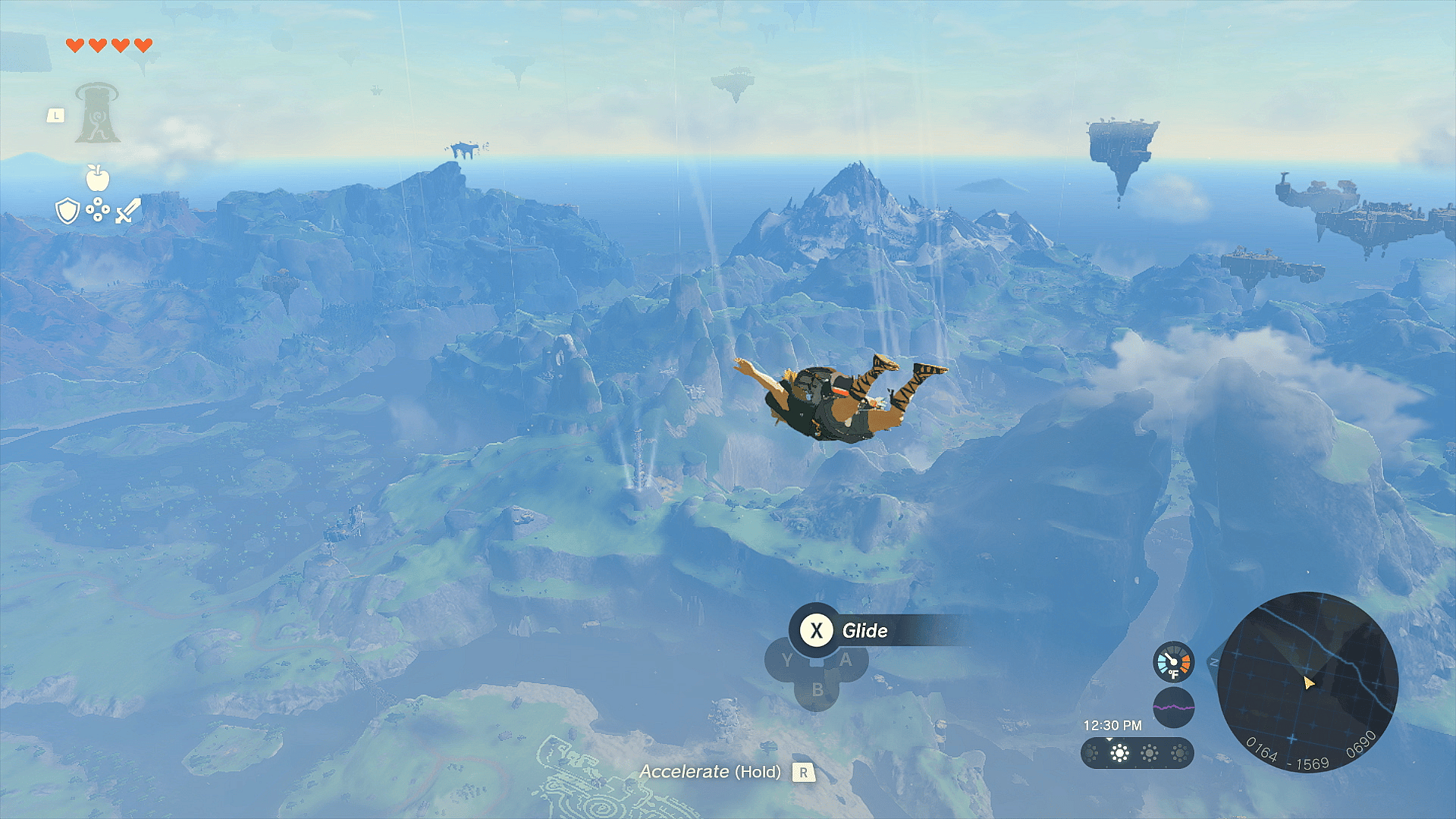Click the purple noise detection meter
This screenshot has height=819, width=1456.
(1174, 707)
